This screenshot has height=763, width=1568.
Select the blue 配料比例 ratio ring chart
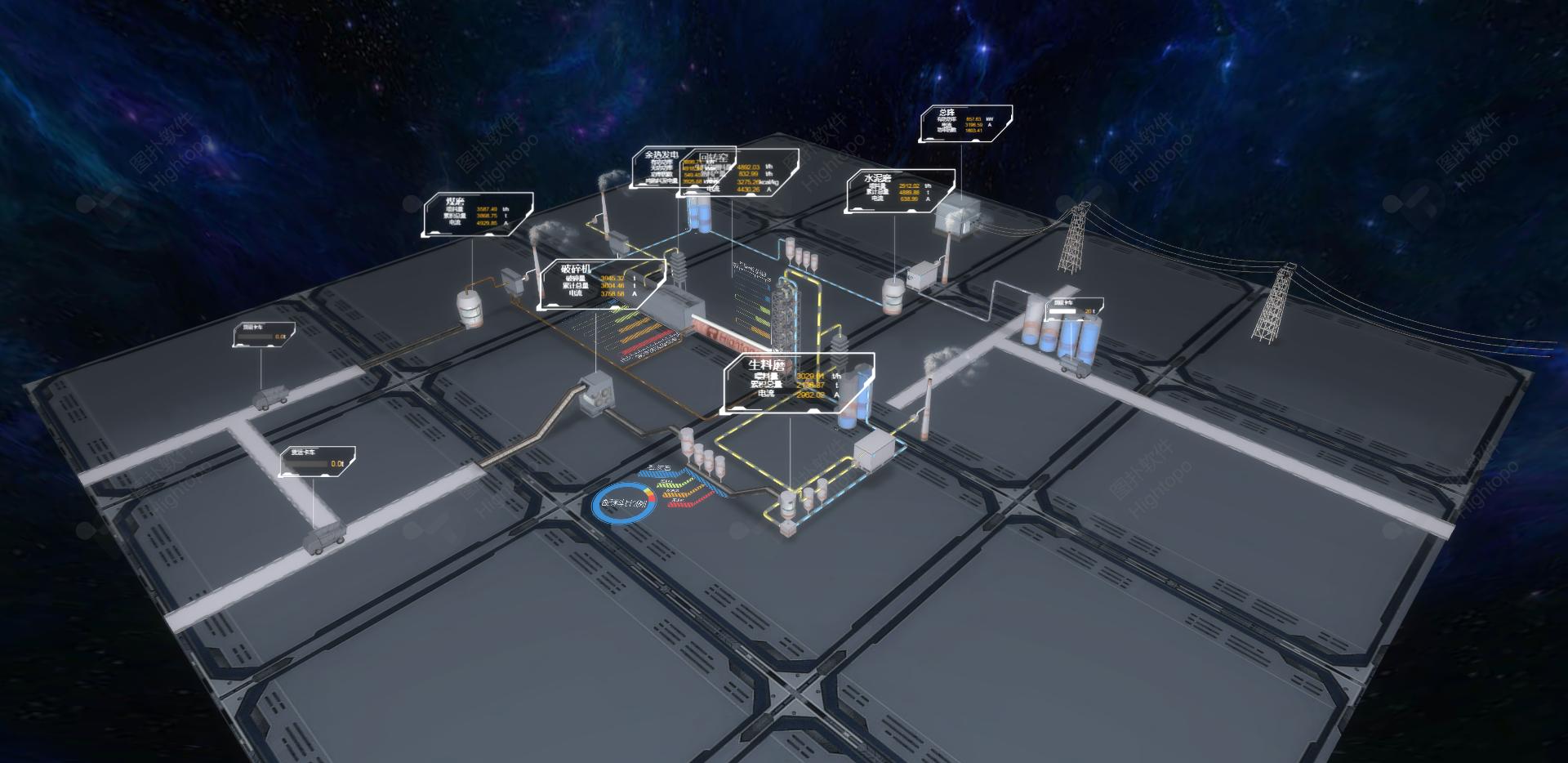[x=624, y=503]
